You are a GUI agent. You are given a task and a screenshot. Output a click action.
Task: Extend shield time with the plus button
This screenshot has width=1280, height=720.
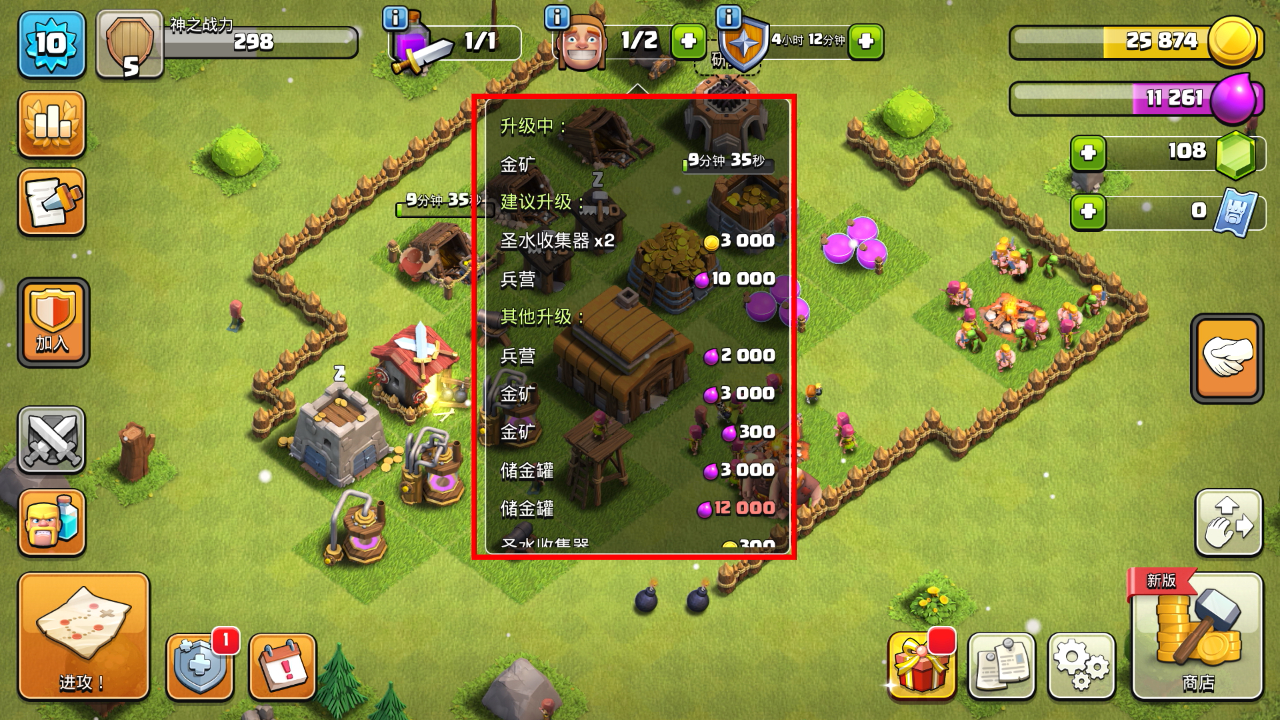866,41
